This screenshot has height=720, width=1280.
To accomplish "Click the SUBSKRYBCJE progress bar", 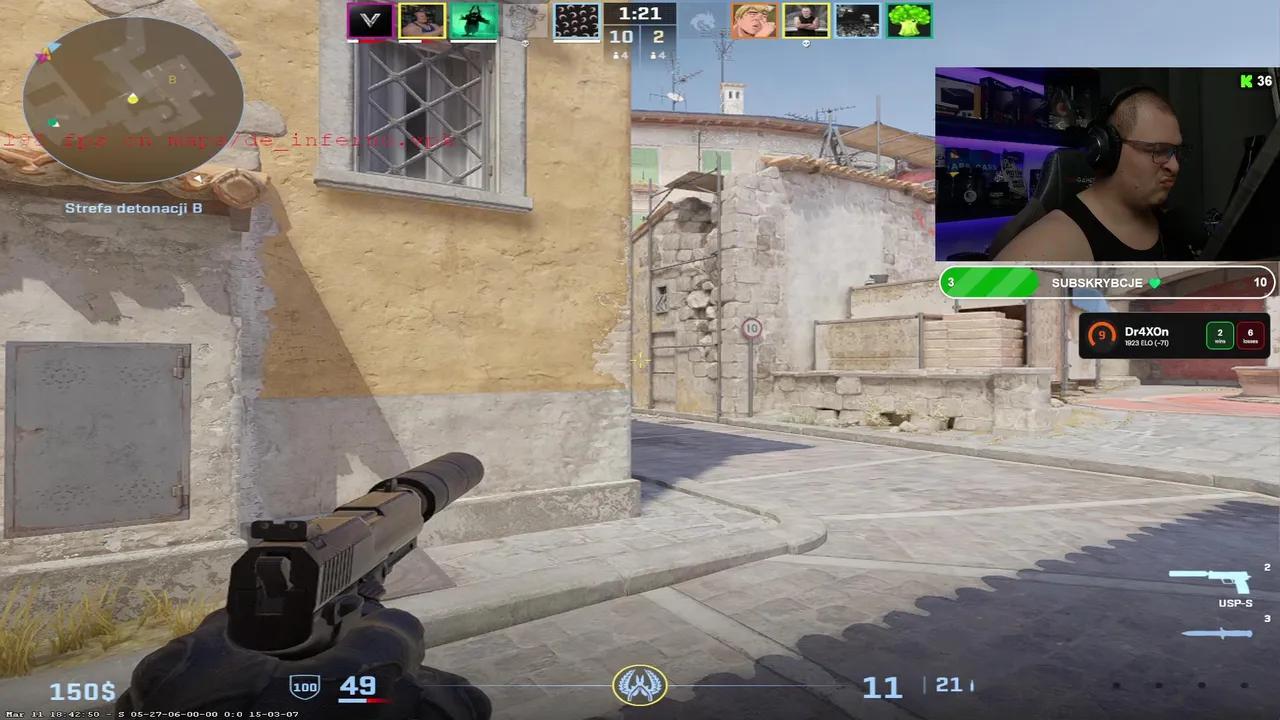I will (1105, 283).
